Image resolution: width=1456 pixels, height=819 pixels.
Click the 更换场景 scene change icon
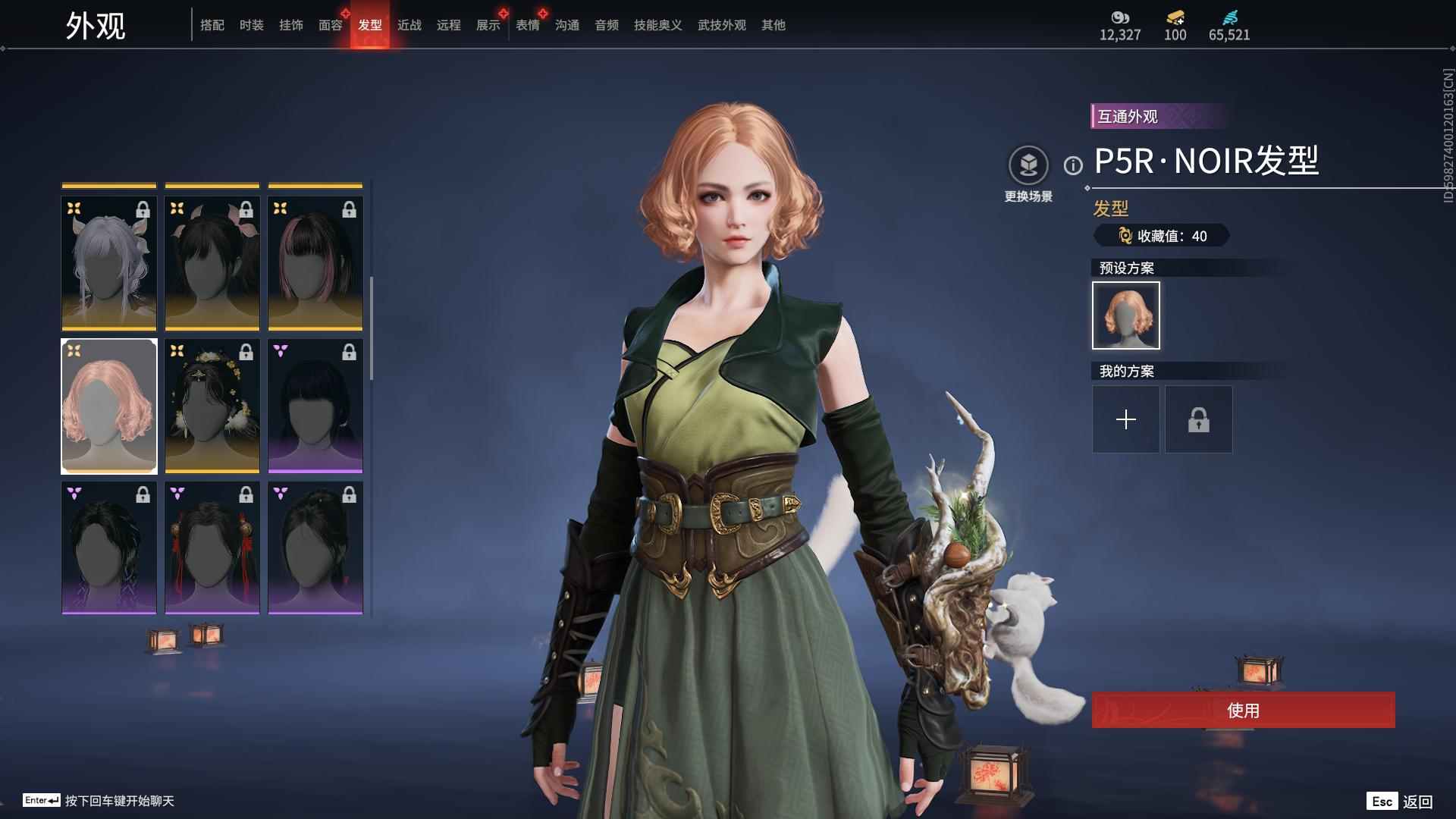click(1028, 165)
